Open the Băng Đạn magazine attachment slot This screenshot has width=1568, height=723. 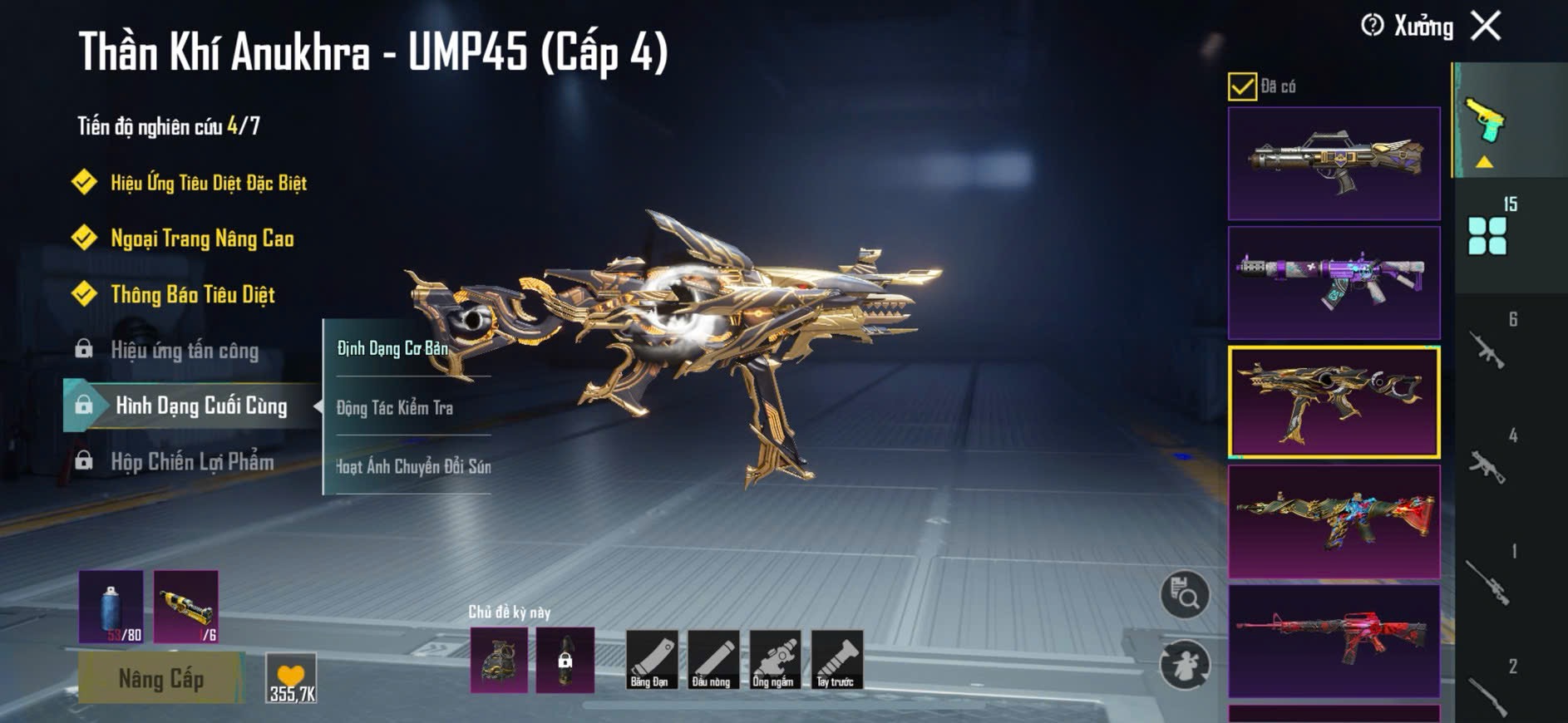click(x=649, y=660)
